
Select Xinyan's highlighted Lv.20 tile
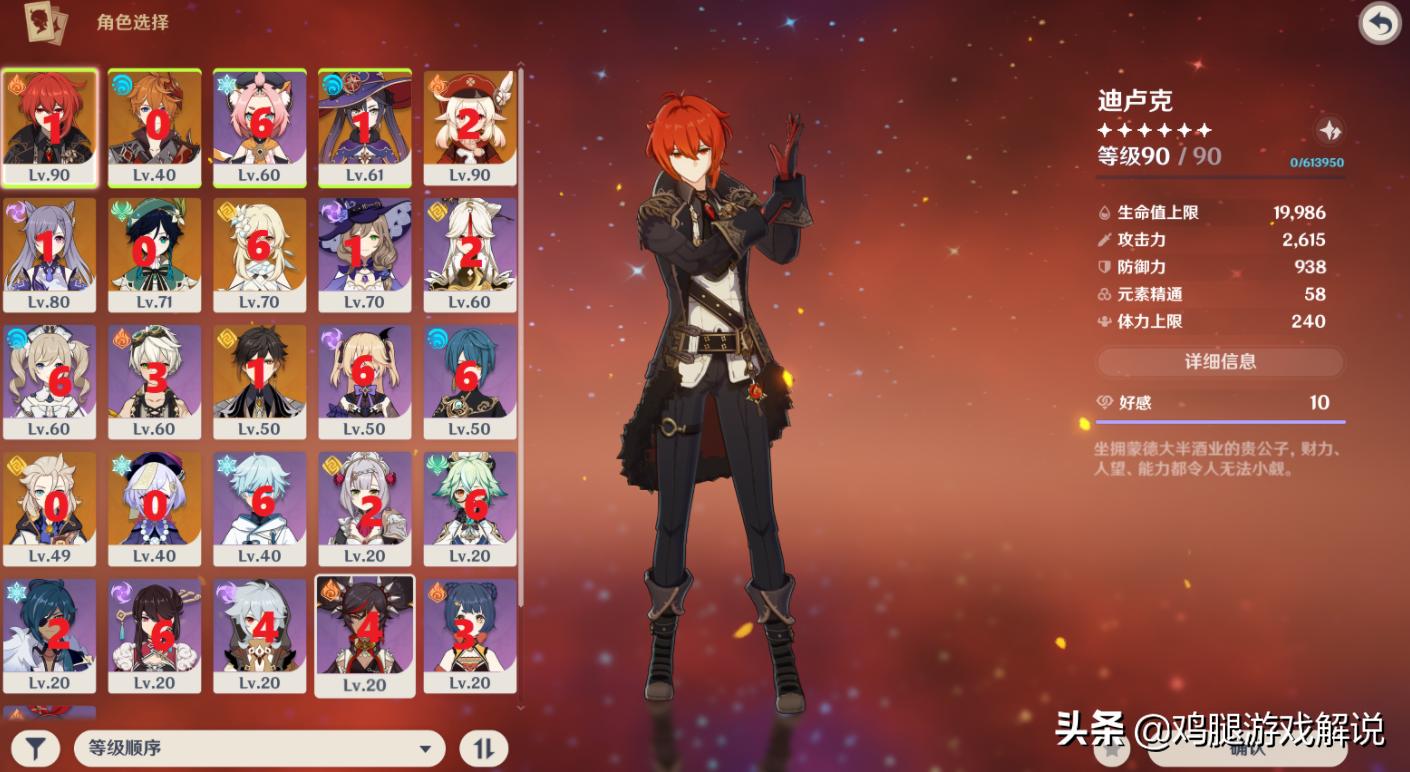(x=364, y=635)
